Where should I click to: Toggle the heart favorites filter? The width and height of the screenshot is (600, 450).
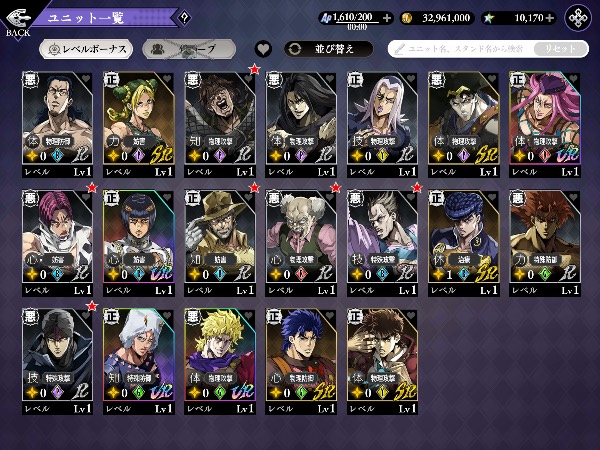click(x=263, y=48)
